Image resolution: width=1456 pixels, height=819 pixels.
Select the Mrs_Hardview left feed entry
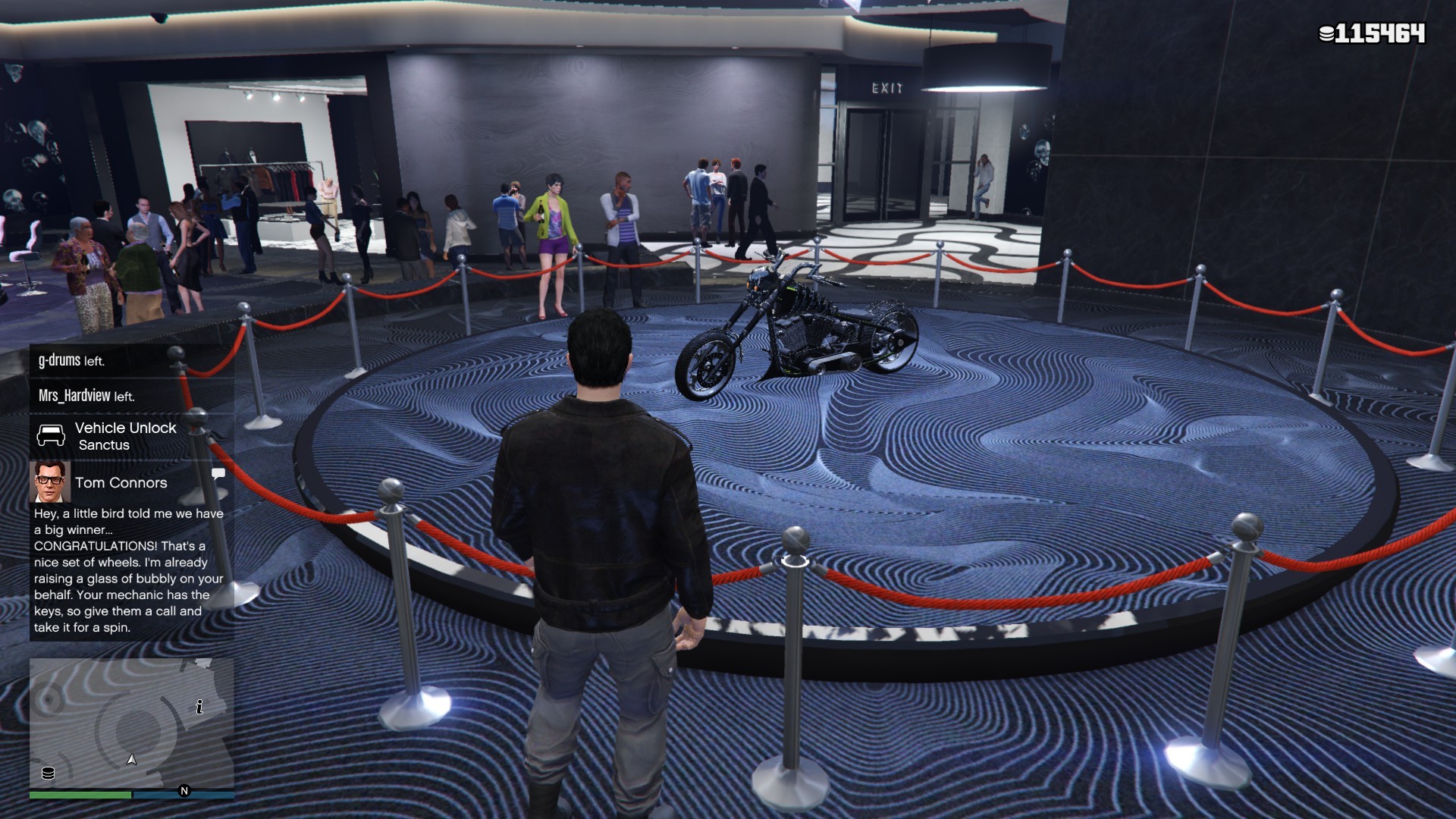coord(130,396)
